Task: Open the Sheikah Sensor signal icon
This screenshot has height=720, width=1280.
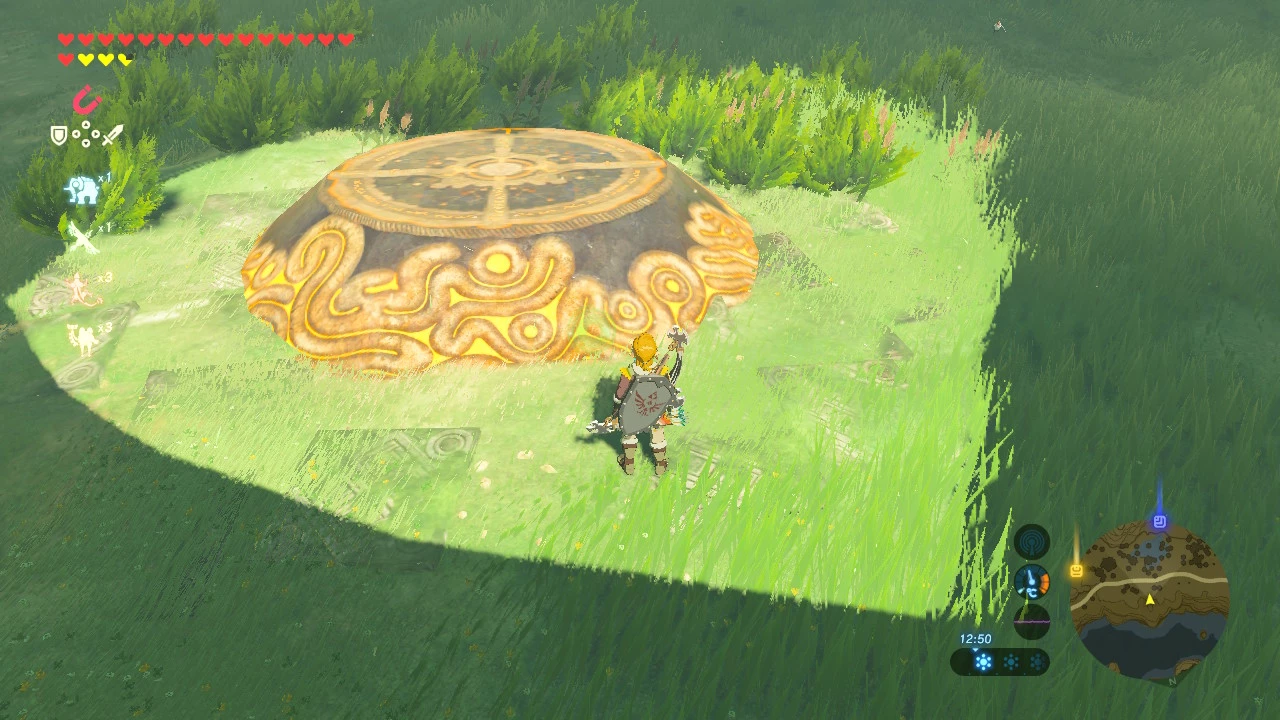Action: [1031, 543]
